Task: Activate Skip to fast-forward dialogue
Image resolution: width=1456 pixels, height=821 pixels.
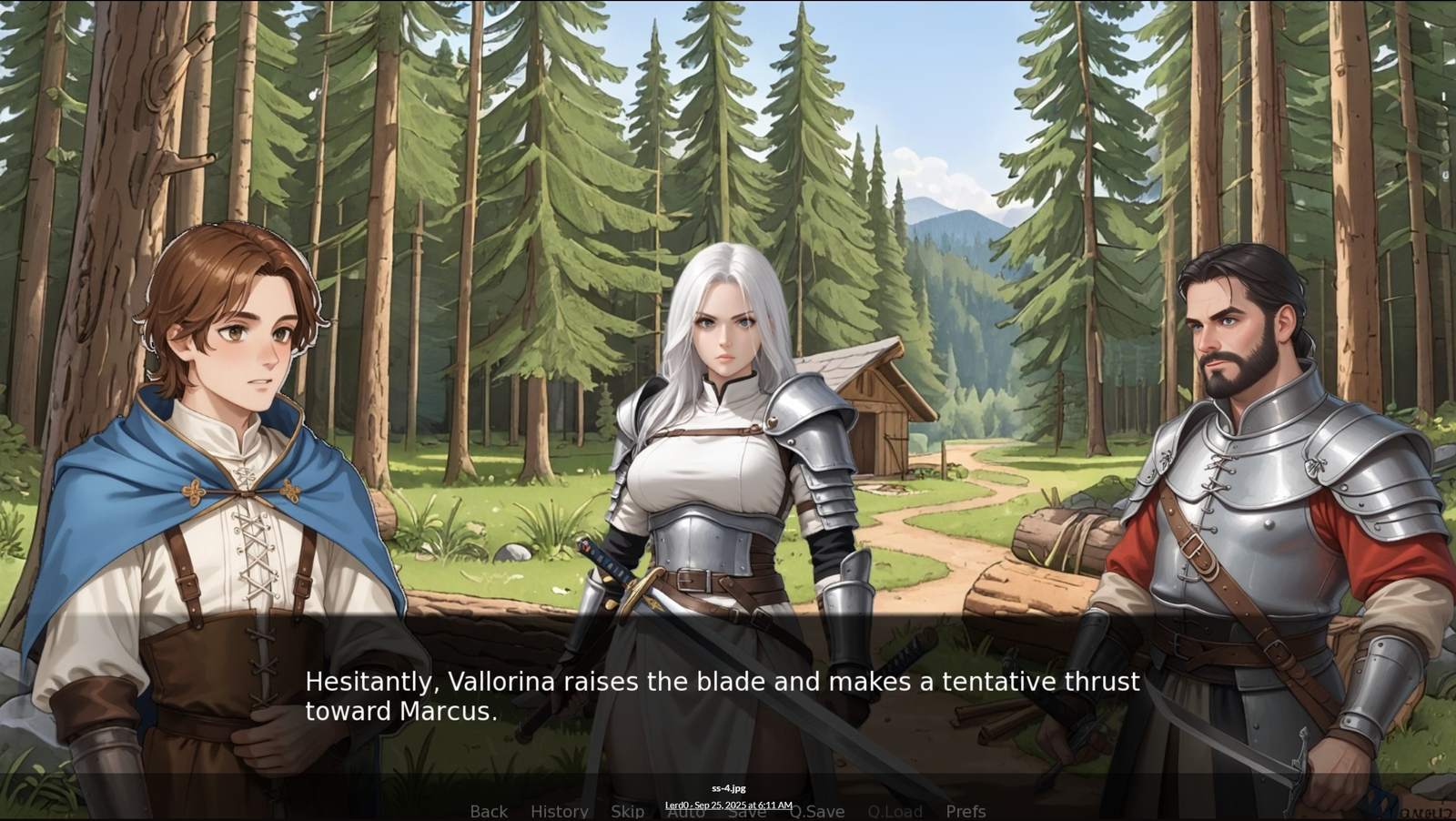Action: [627, 811]
